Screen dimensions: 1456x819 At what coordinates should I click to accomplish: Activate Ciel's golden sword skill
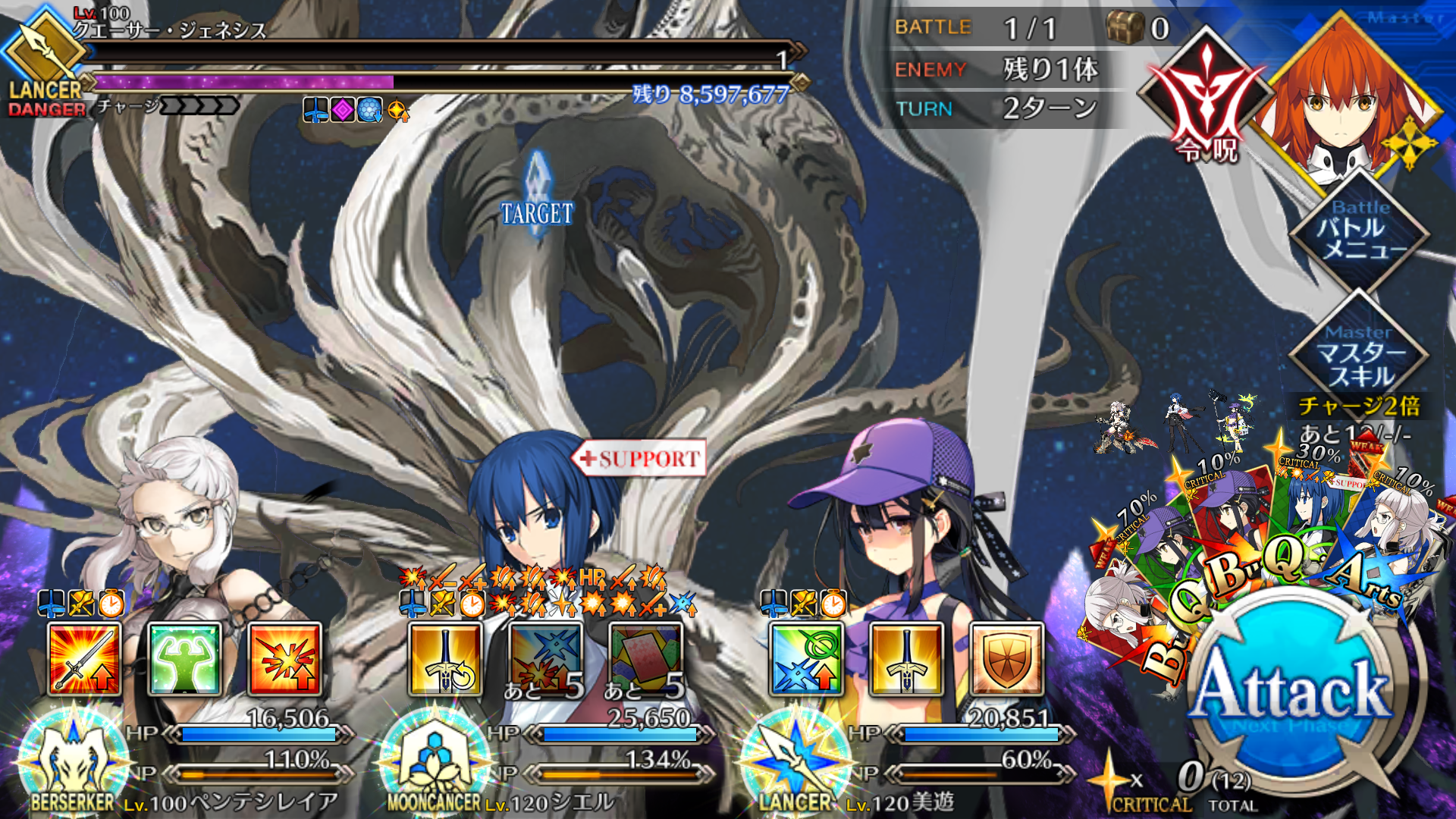tap(445, 659)
